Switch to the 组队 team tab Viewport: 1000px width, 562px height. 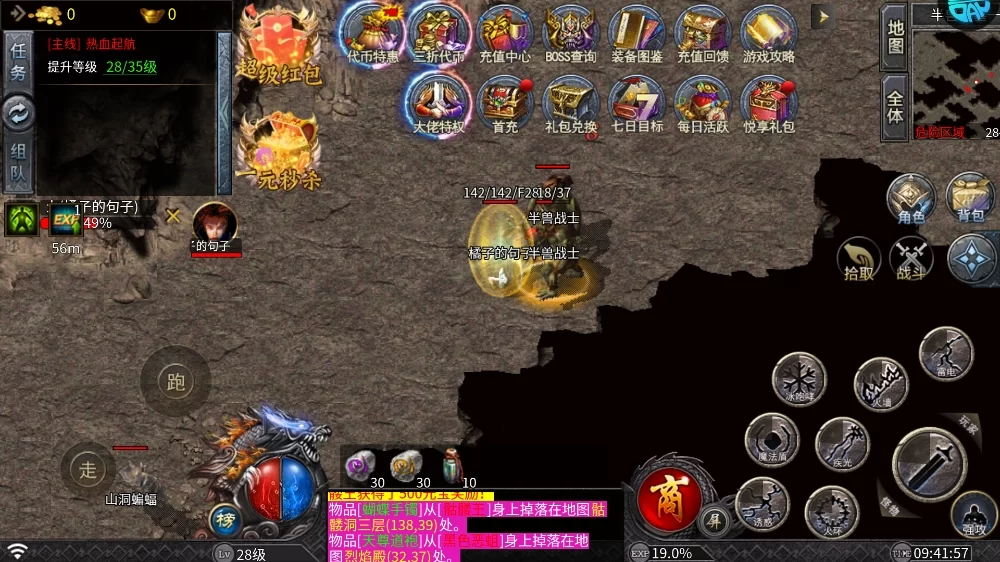tap(18, 165)
